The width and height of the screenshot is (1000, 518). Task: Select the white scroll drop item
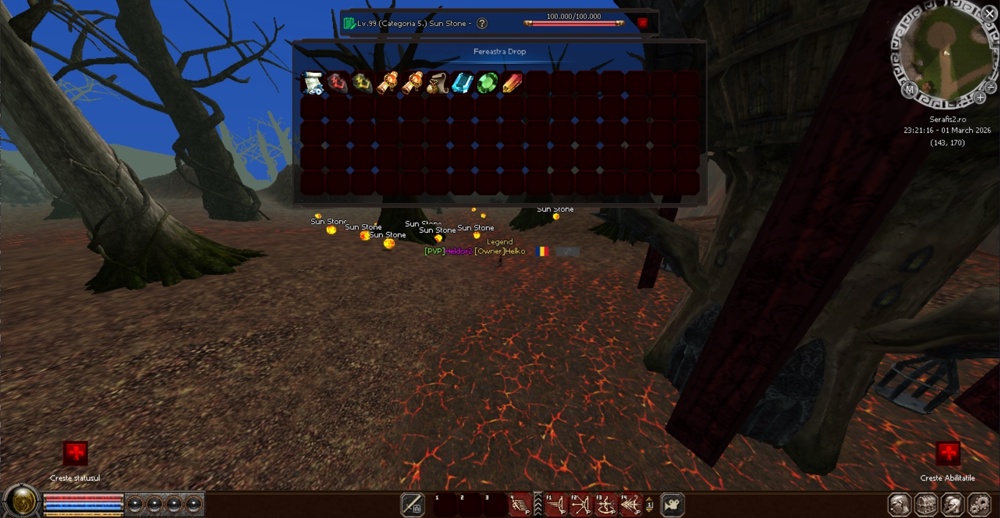(313, 83)
